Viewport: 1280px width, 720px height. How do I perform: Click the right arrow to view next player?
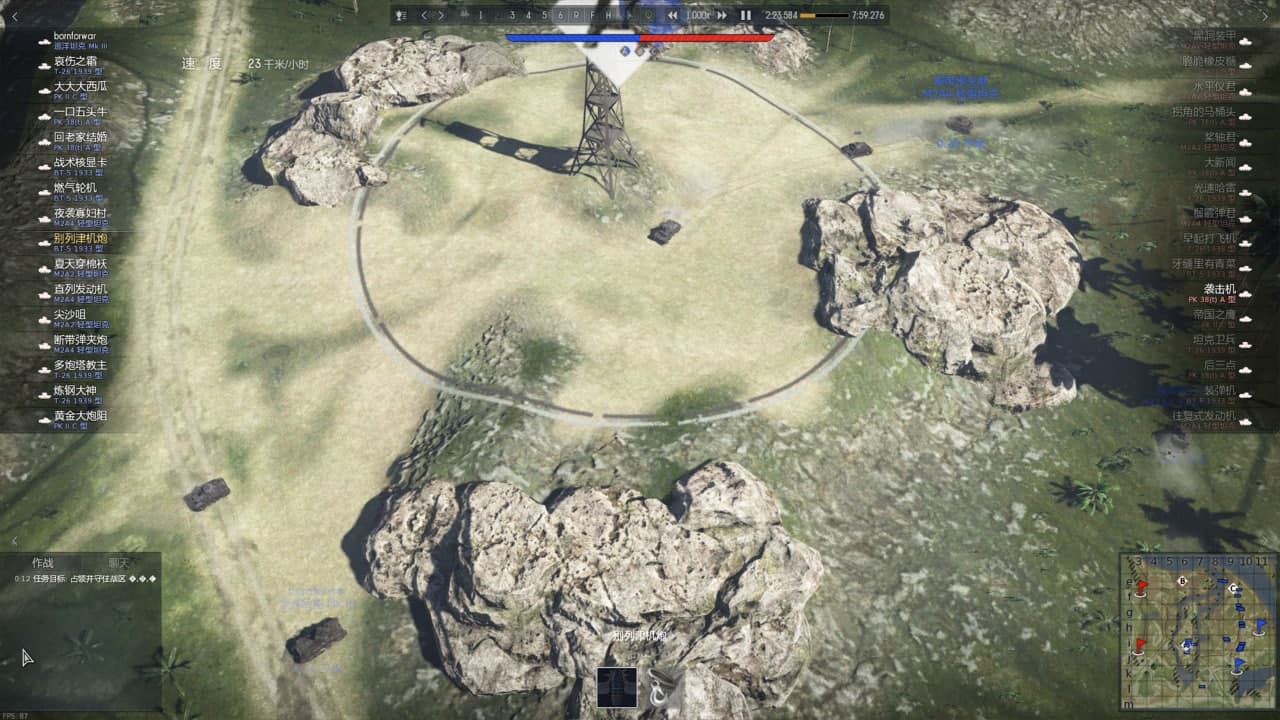tap(441, 15)
